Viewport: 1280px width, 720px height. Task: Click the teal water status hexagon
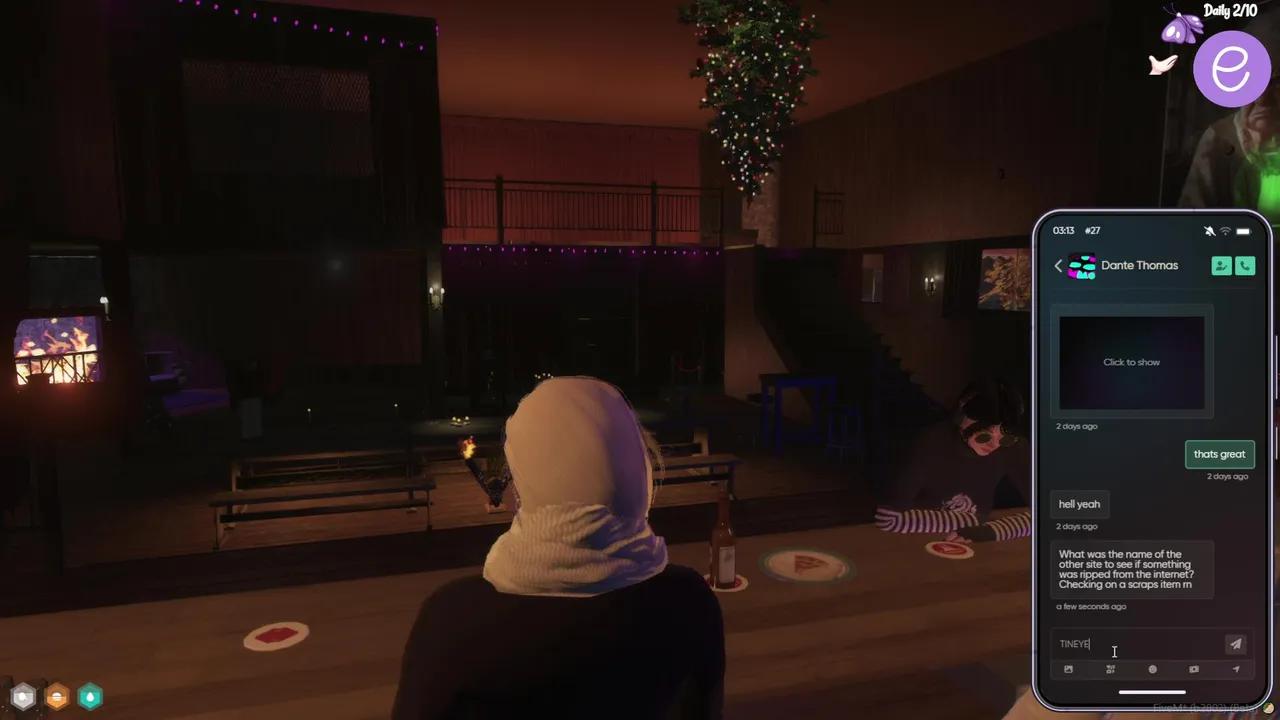[x=90, y=696]
